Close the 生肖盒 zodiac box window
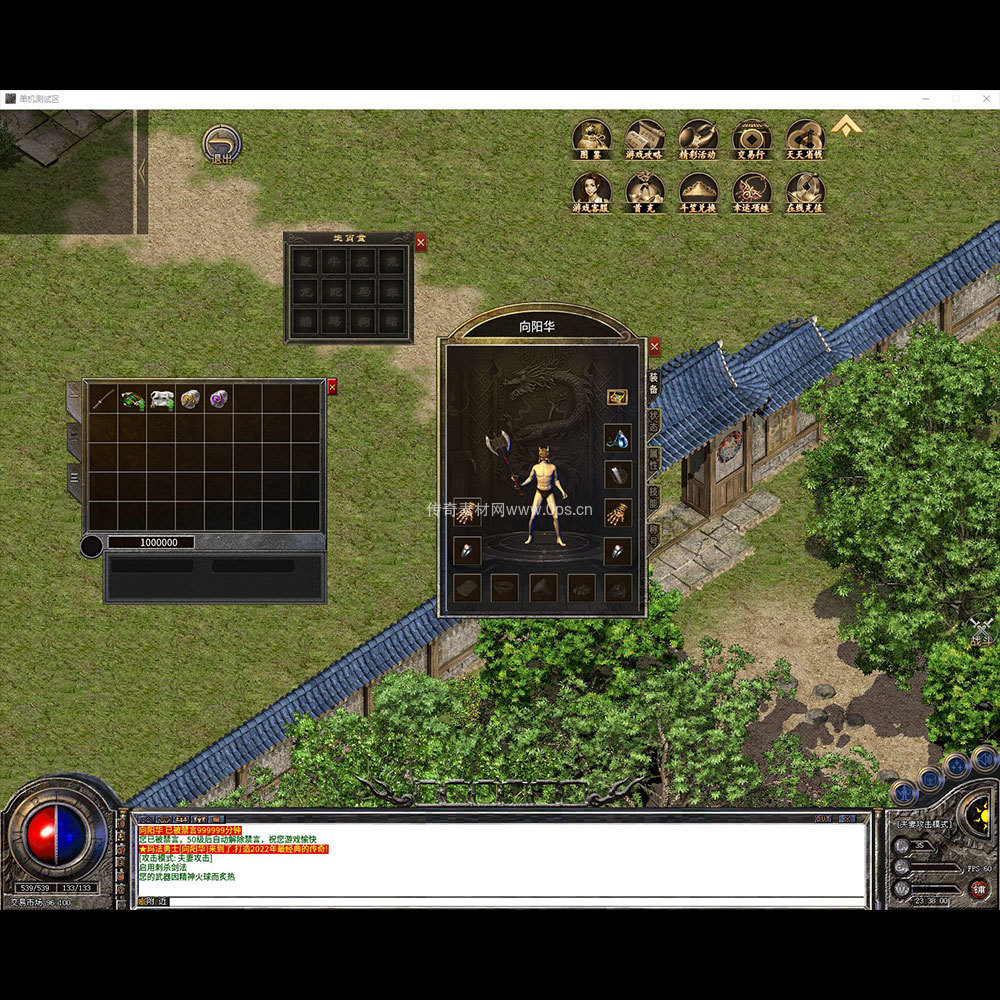 coord(420,242)
